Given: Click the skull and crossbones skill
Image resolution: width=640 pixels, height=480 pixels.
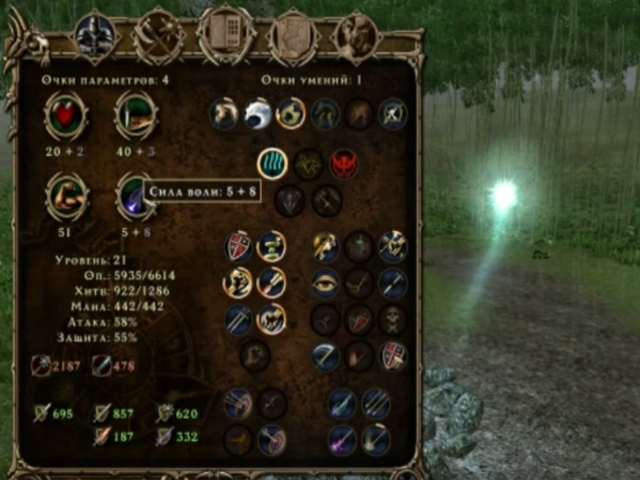Looking at the screenshot, I should 393,320.
